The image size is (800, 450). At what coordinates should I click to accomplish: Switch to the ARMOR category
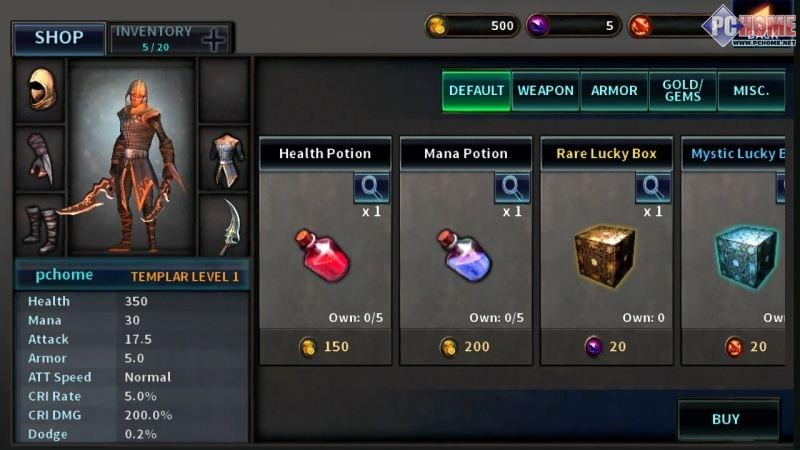[614, 90]
